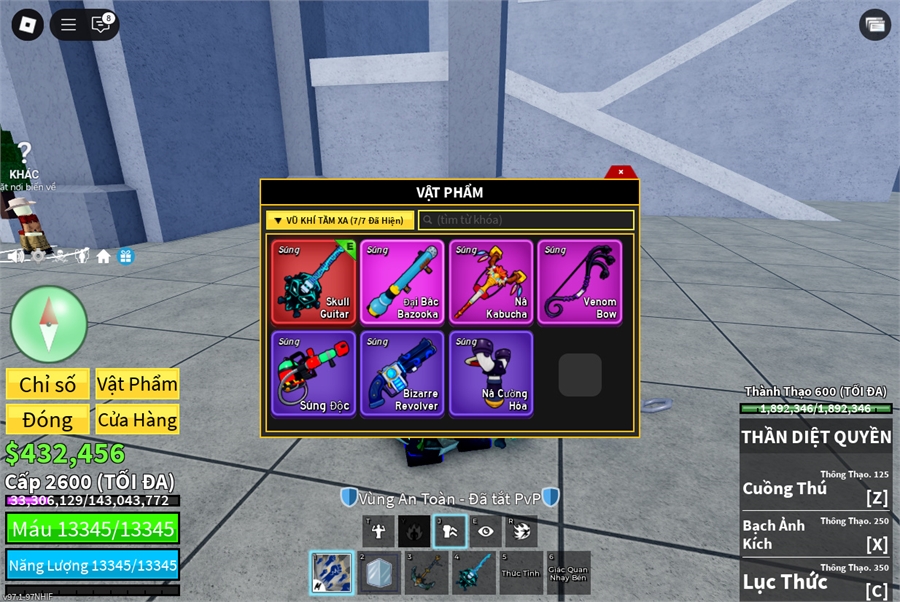Close the Vật Phẩm inventory window

pos(621,172)
